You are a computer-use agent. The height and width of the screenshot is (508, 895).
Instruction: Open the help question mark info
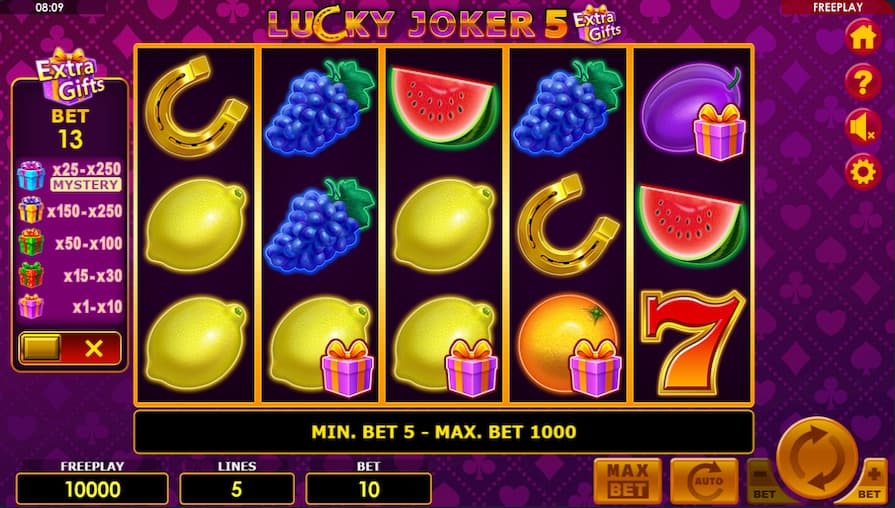coord(862,82)
